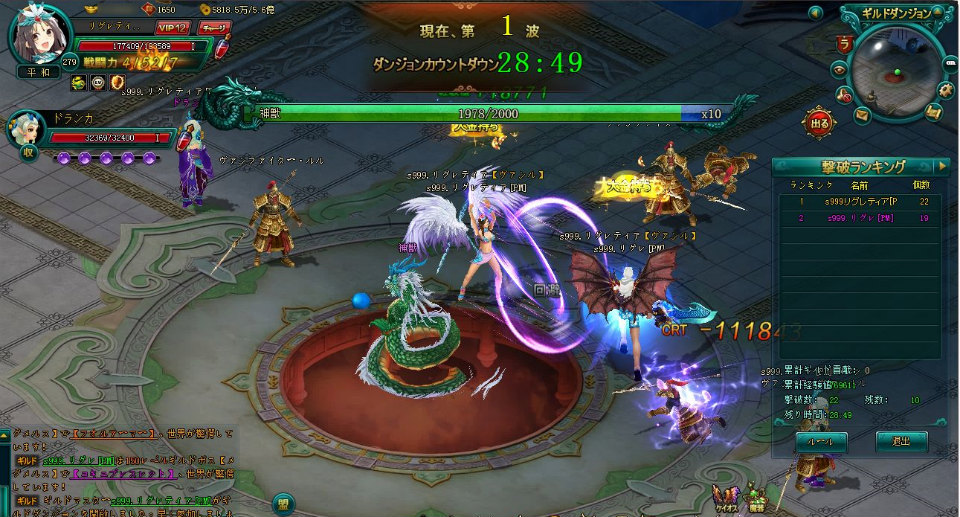Click the scroll map icon below minimap
960x517 pixels.
click(933, 111)
